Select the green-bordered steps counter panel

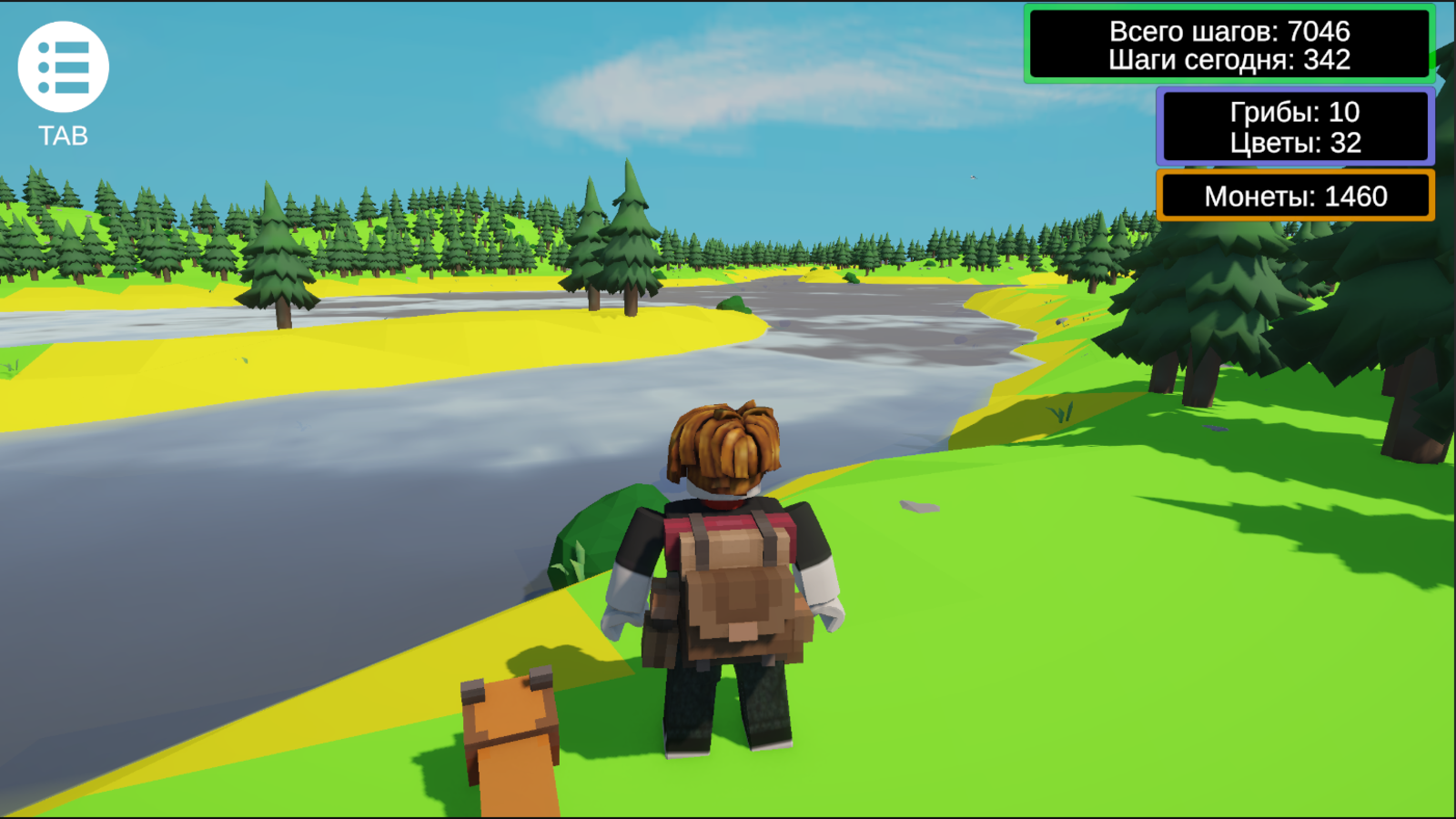1228,42
